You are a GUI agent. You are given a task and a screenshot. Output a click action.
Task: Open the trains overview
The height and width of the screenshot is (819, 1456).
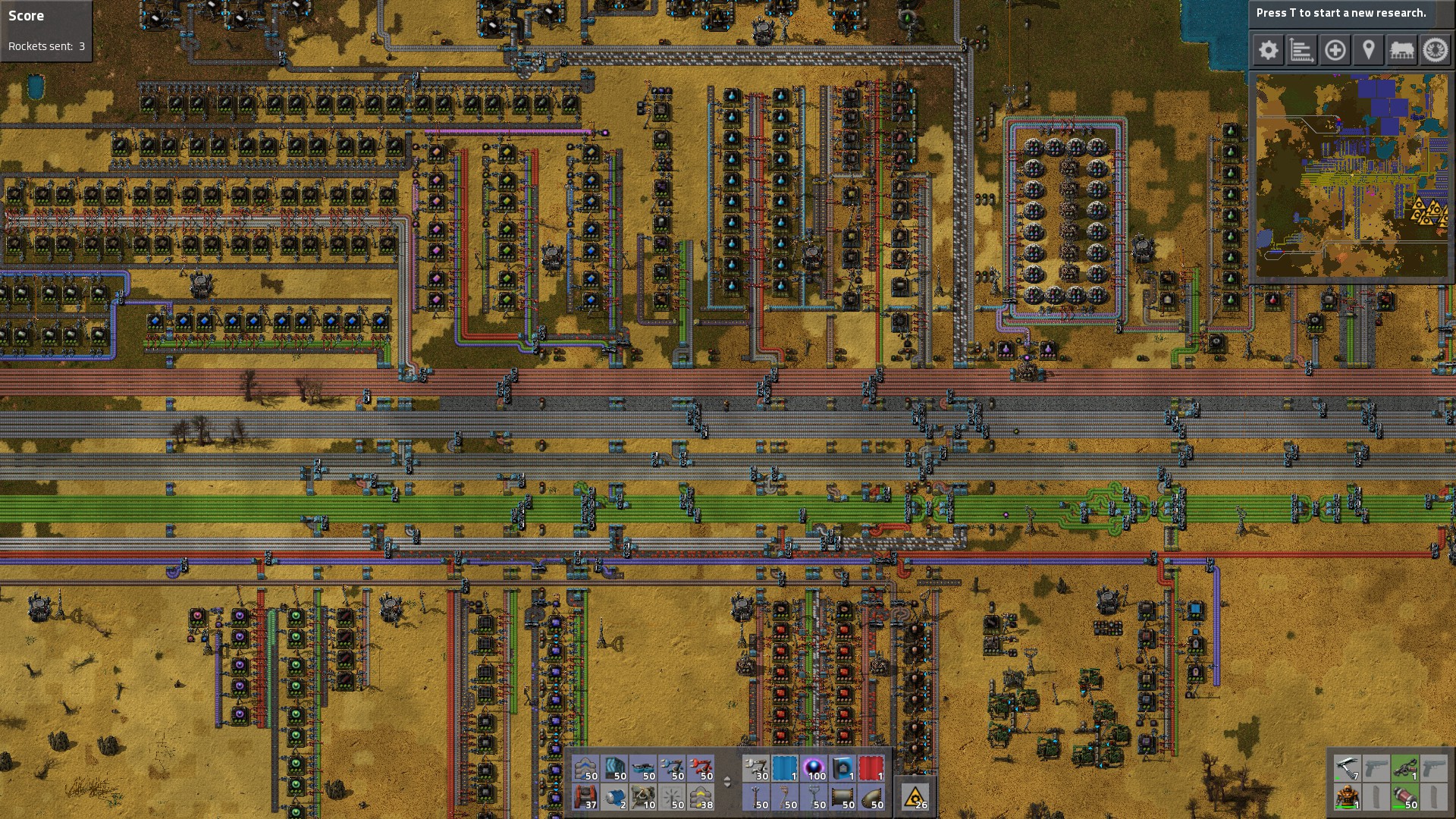click(1401, 50)
